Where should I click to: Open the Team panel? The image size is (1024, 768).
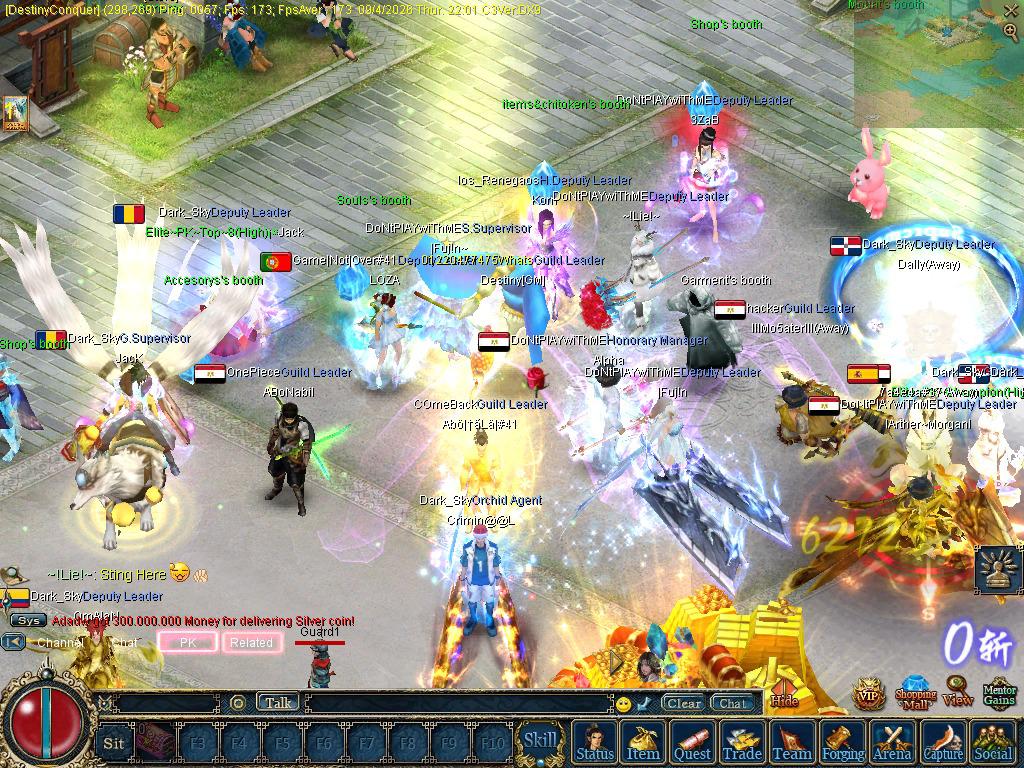click(x=792, y=742)
